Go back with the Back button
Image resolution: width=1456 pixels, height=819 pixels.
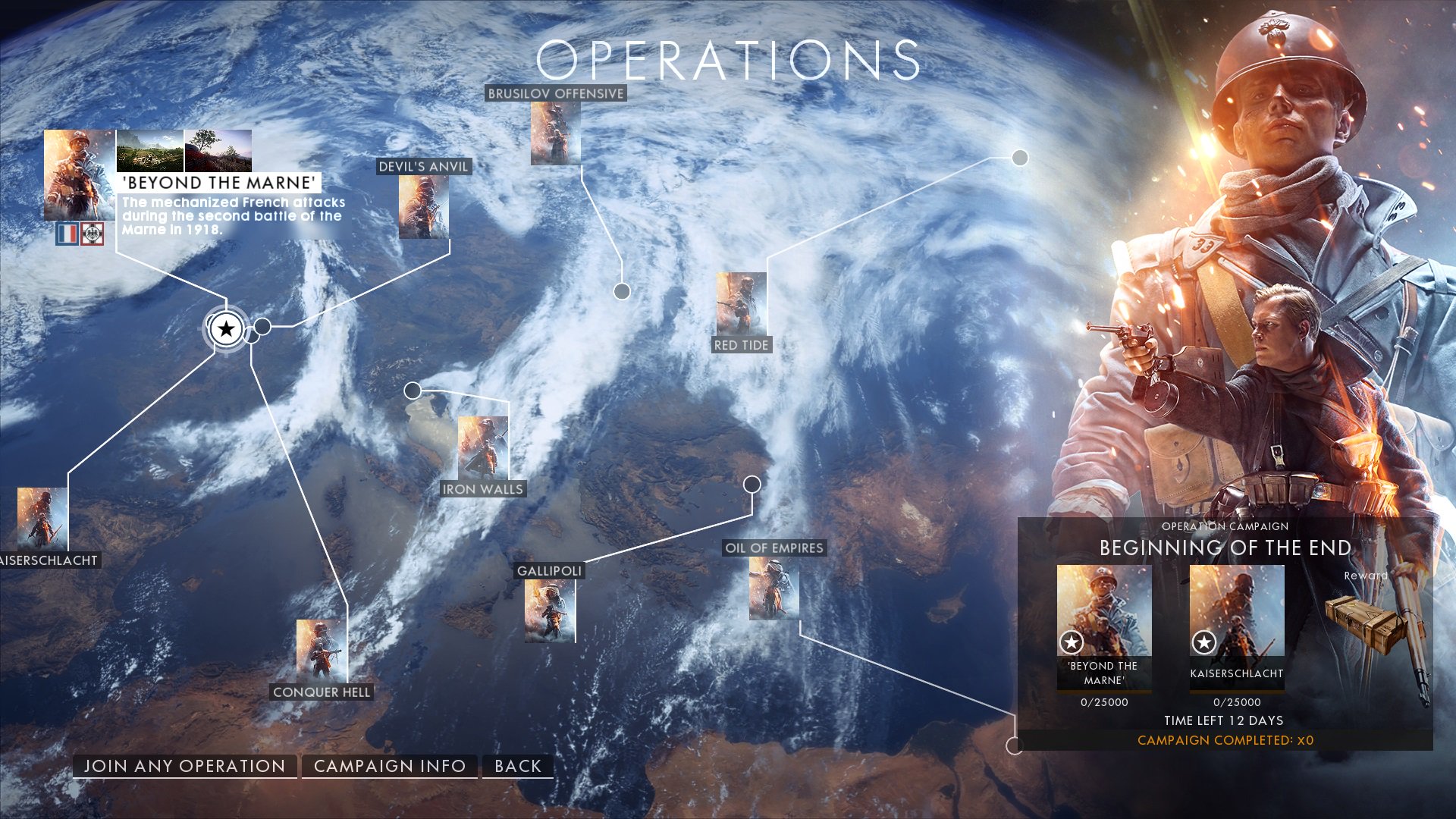[x=518, y=766]
